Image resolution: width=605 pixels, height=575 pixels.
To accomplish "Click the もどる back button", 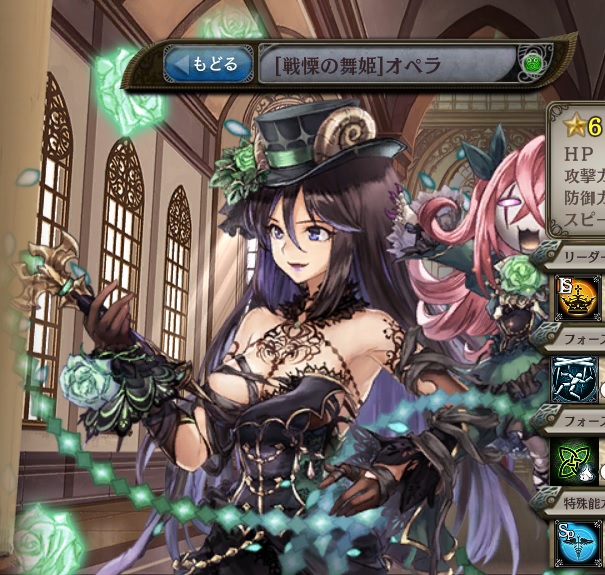I will [208, 66].
